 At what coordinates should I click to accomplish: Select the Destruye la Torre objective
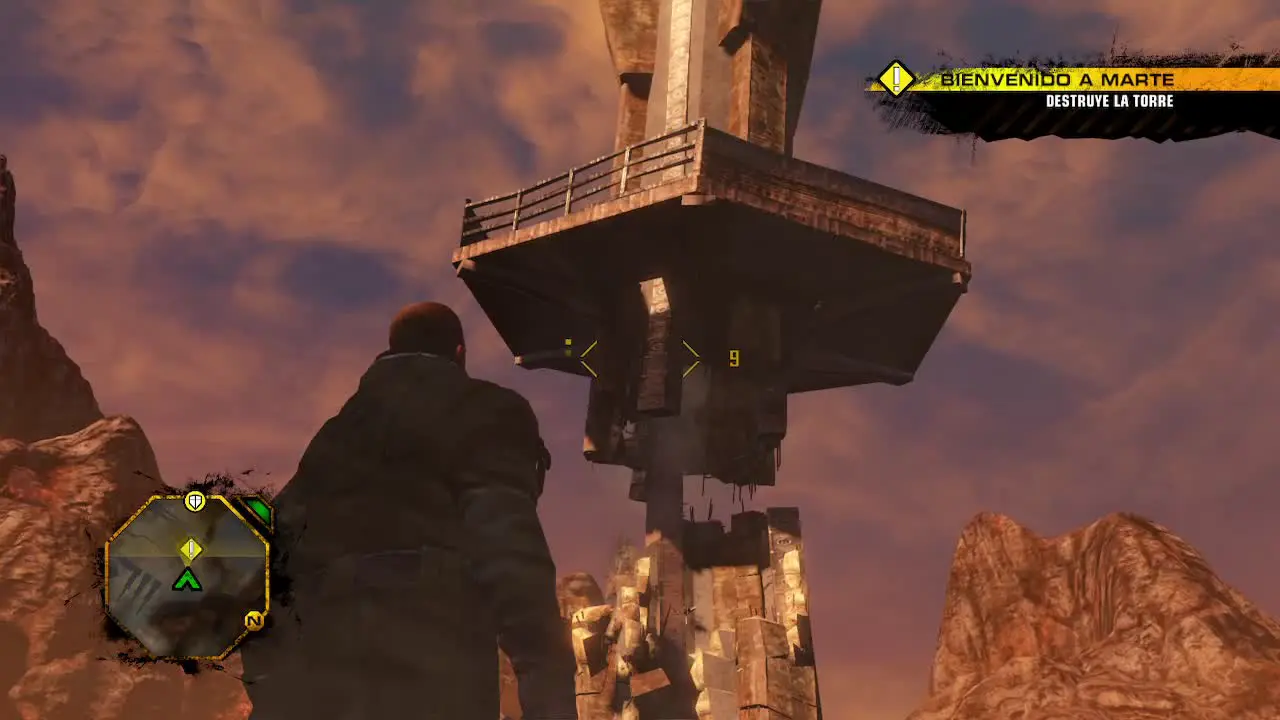coord(1109,101)
